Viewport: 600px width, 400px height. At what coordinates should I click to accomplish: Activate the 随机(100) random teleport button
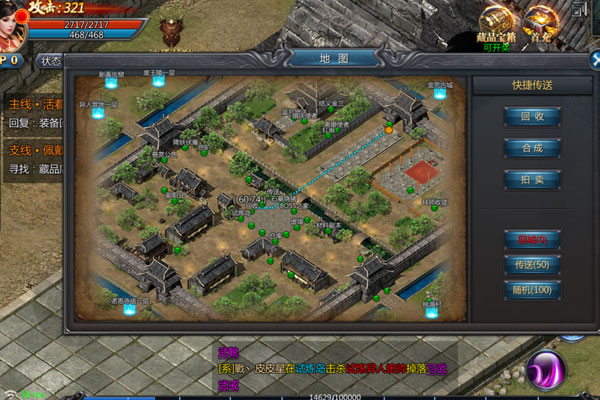(x=531, y=289)
